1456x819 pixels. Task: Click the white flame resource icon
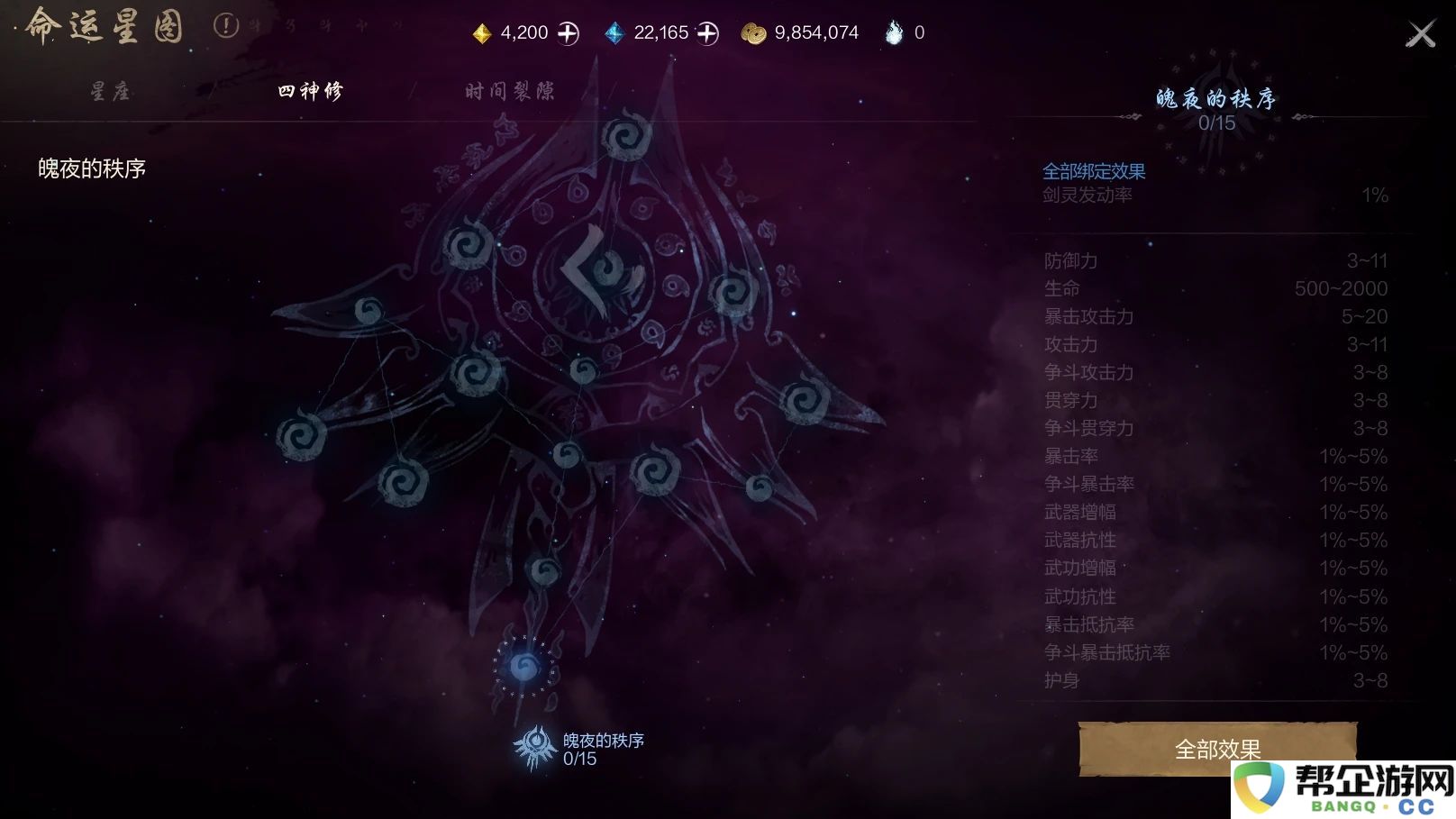pos(894,32)
